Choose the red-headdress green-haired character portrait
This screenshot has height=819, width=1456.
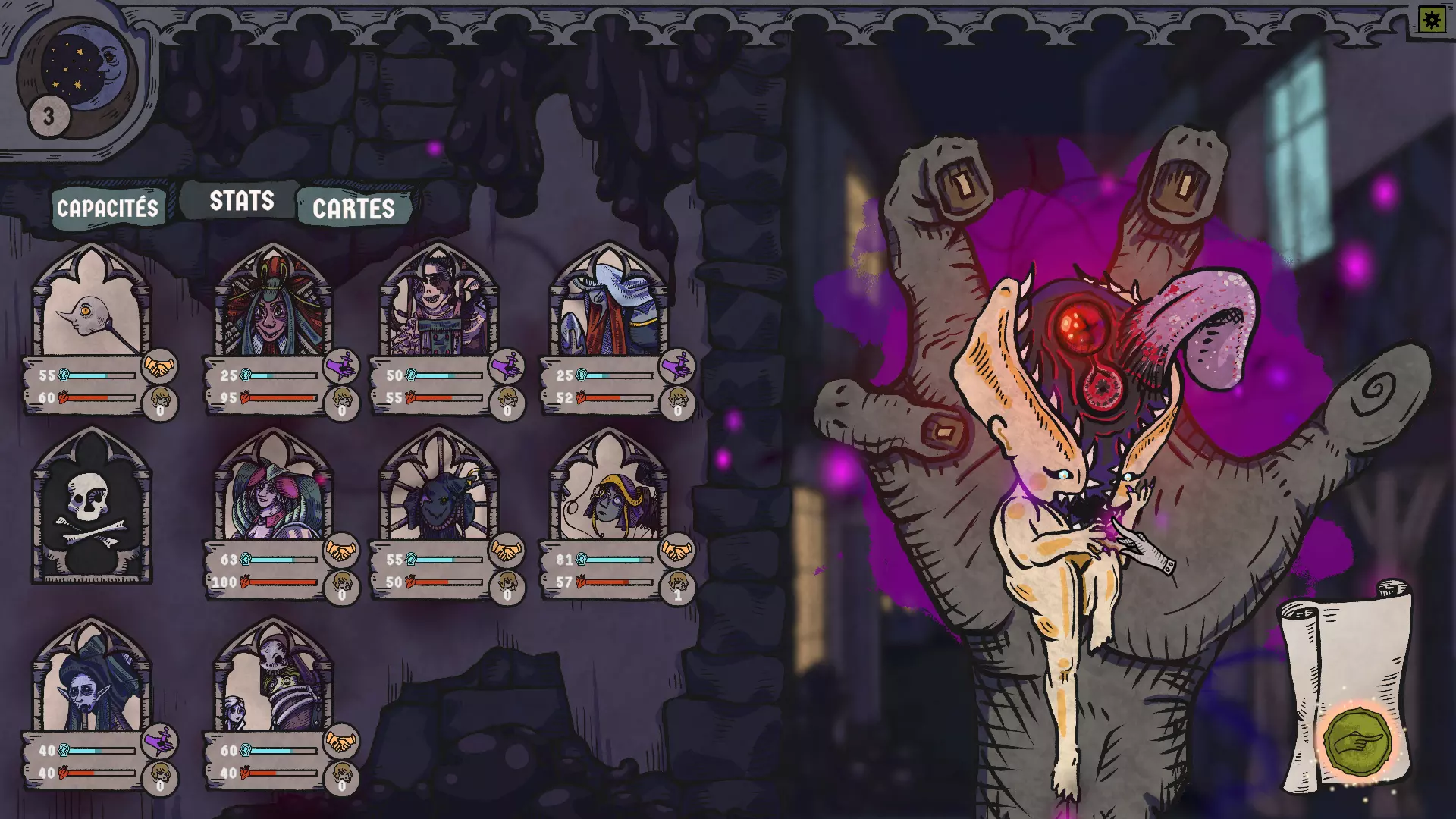coord(272,307)
